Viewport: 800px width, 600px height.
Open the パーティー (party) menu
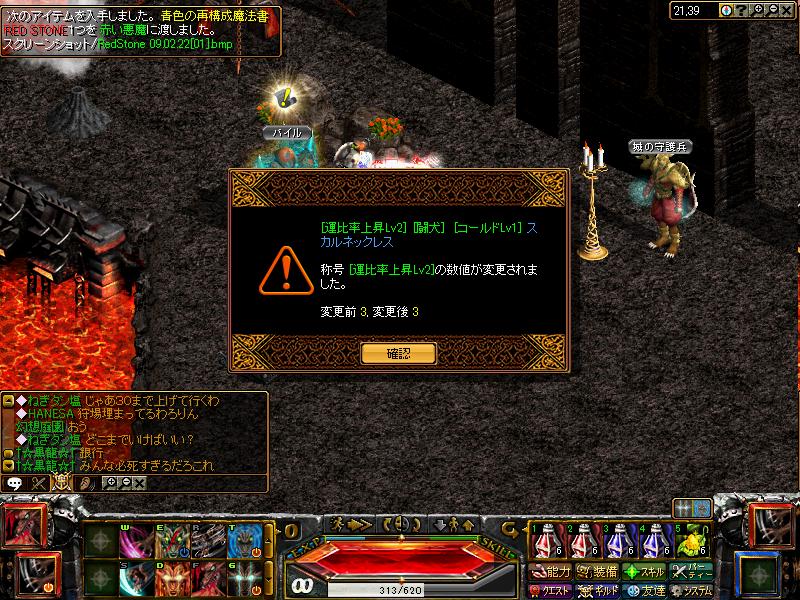click(x=692, y=572)
